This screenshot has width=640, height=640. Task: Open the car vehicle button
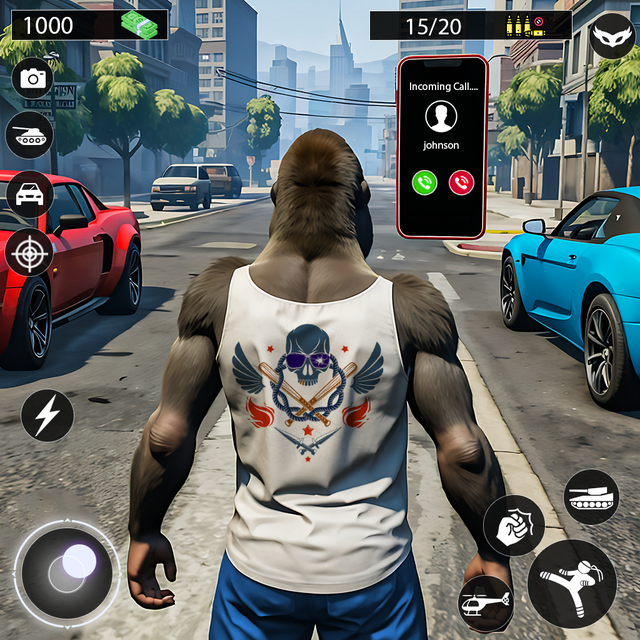(x=29, y=193)
